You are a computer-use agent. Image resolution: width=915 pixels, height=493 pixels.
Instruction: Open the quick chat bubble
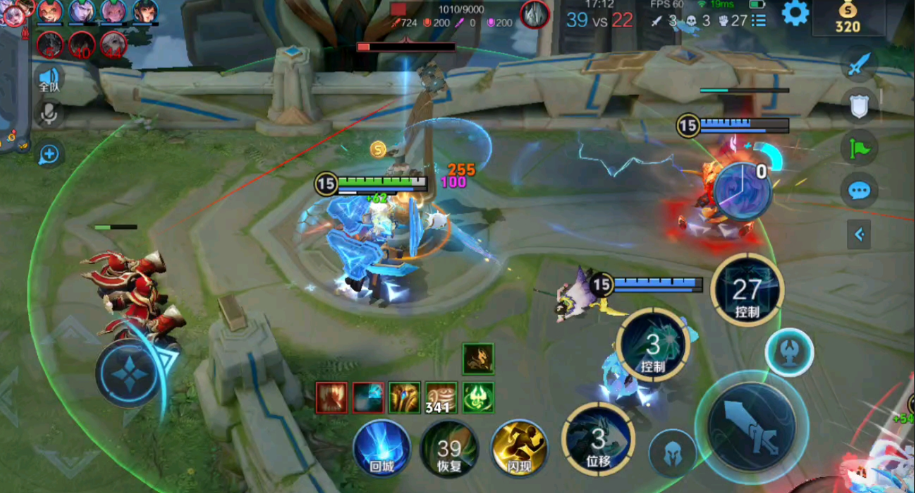click(x=858, y=190)
